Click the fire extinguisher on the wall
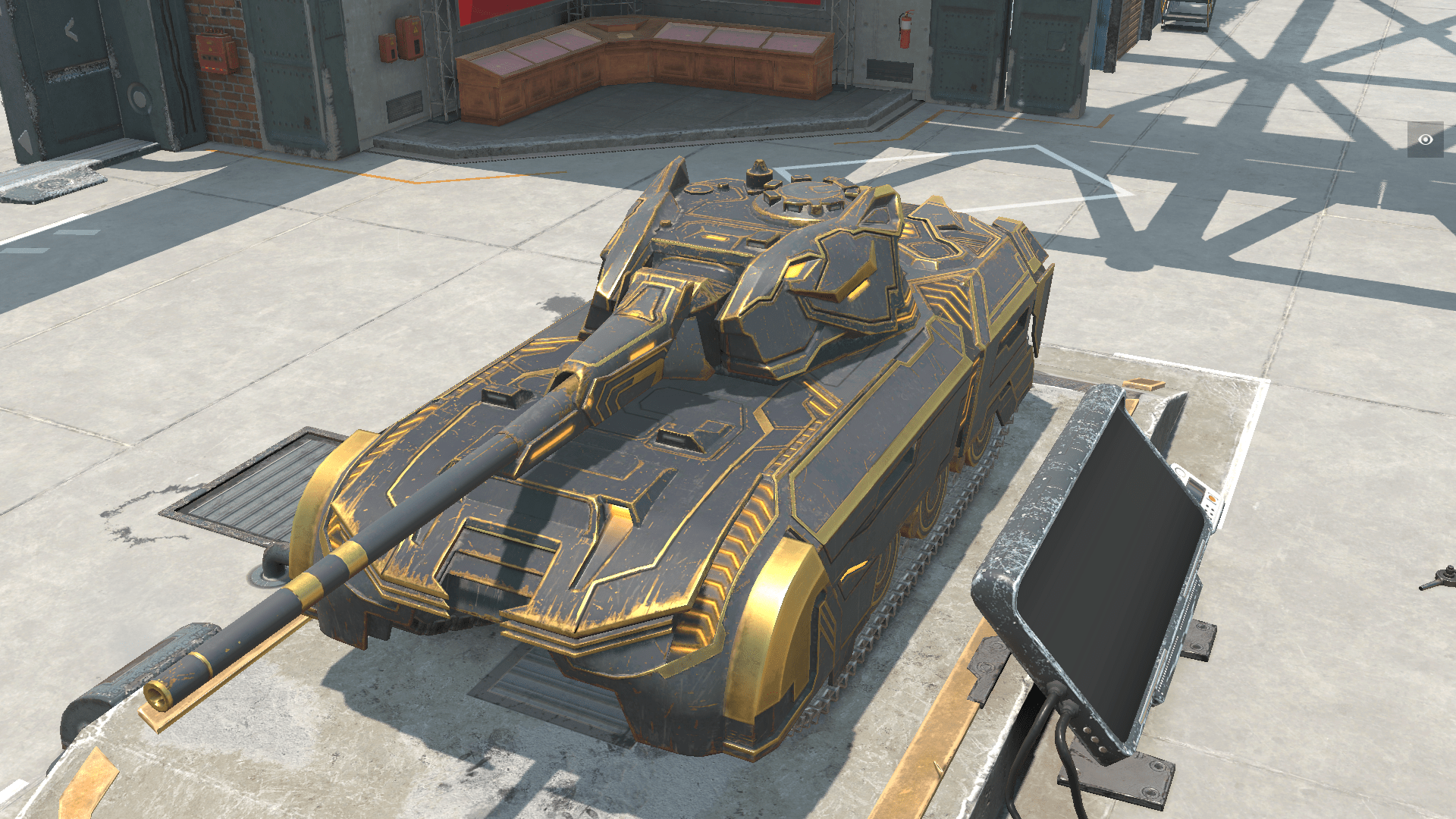The image size is (1456, 819). (904, 32)
